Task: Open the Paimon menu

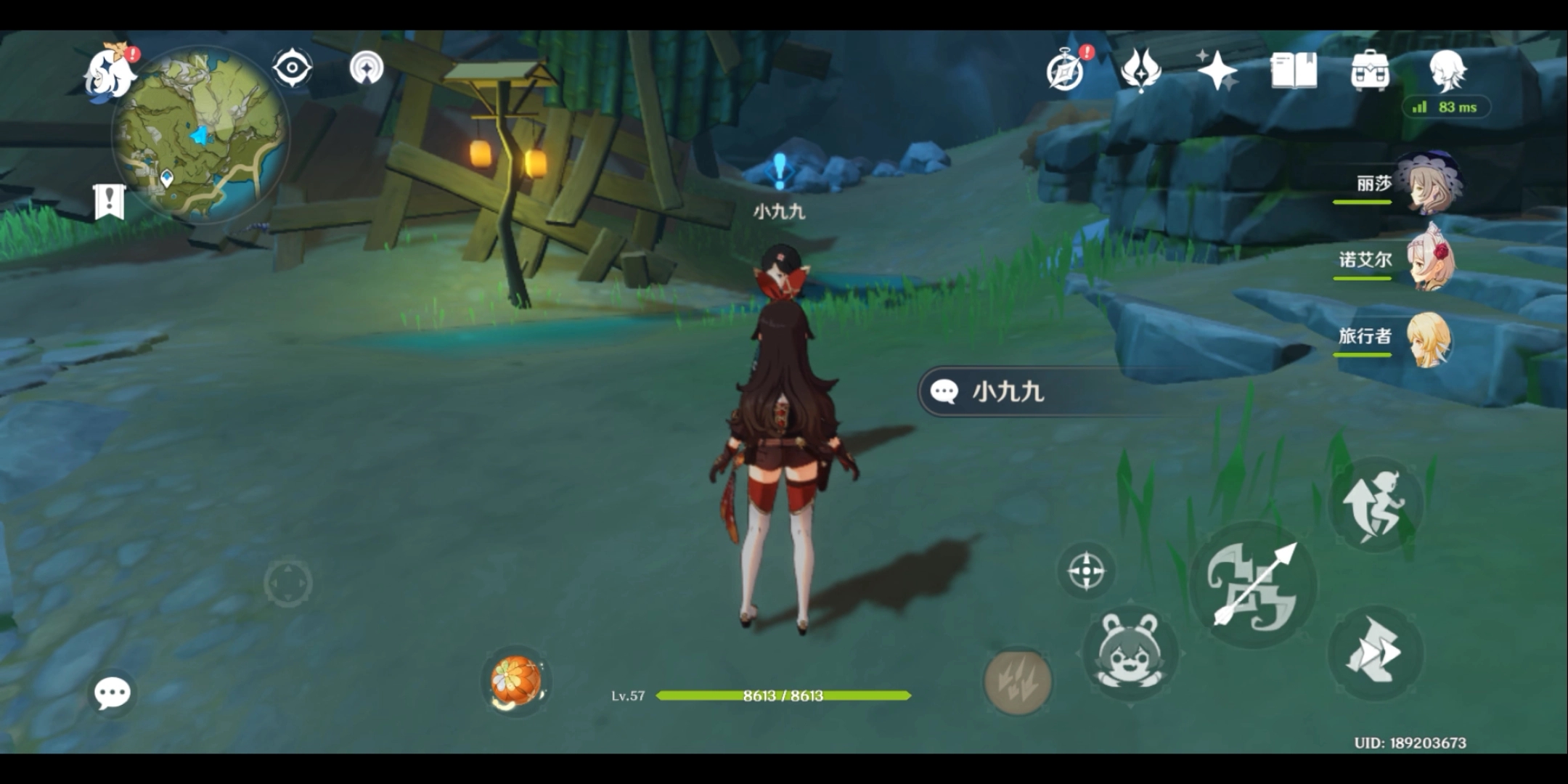Action: 109,73
